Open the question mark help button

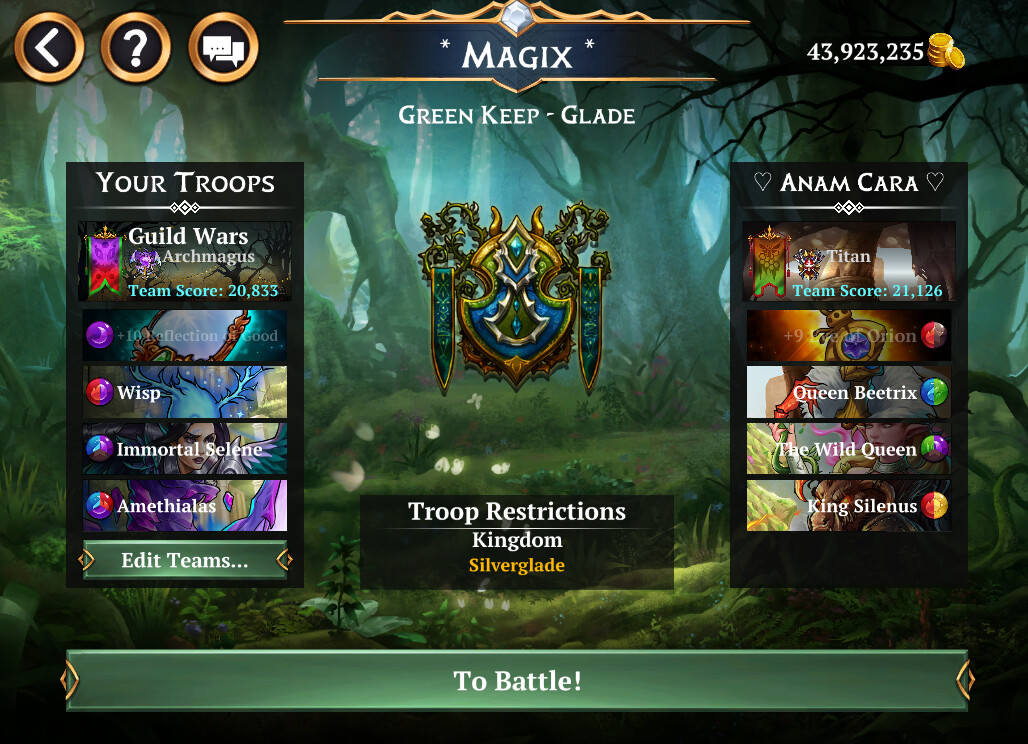(136, 47)
